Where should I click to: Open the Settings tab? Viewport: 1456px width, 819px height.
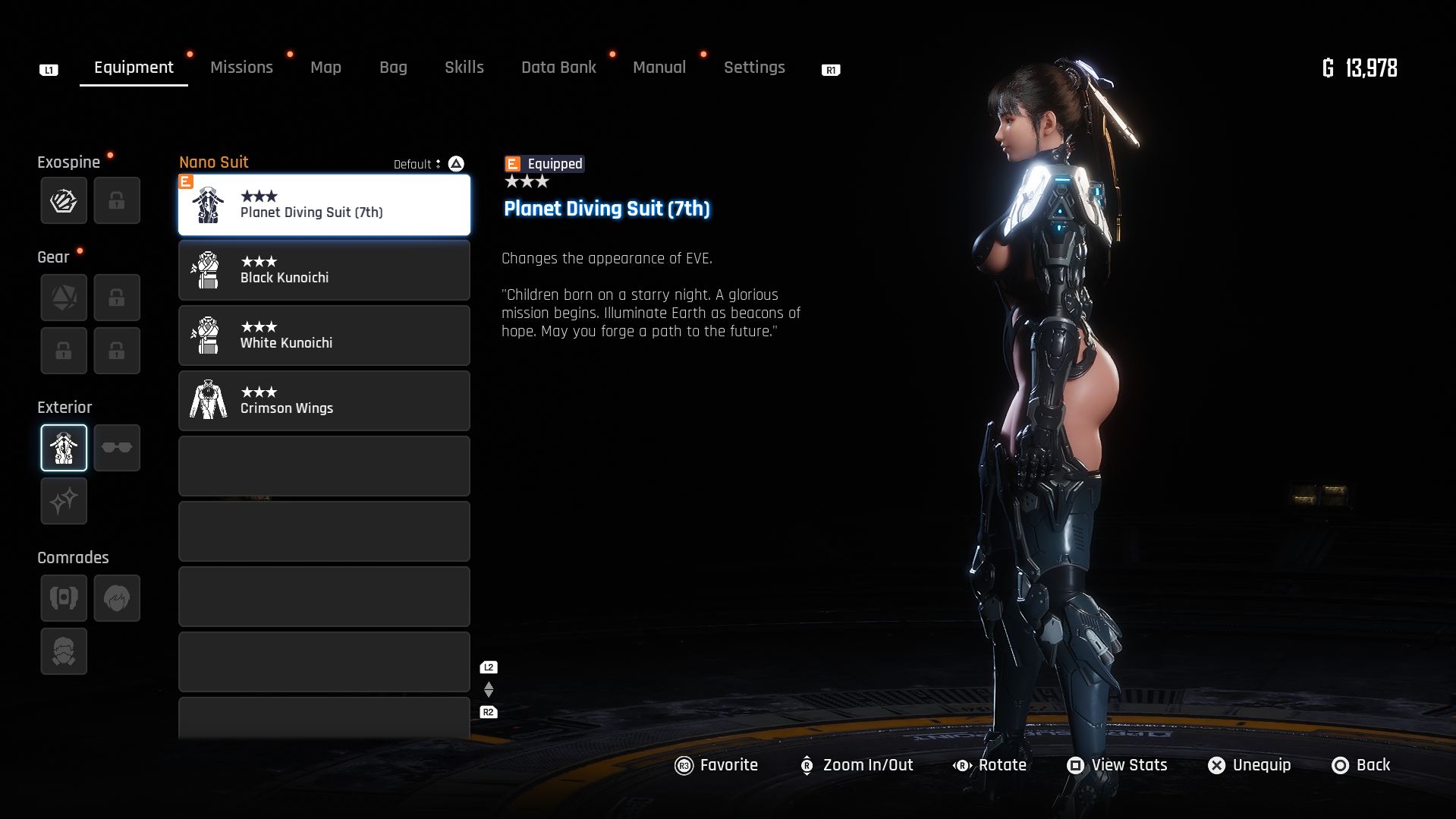(x=753, y=68)
